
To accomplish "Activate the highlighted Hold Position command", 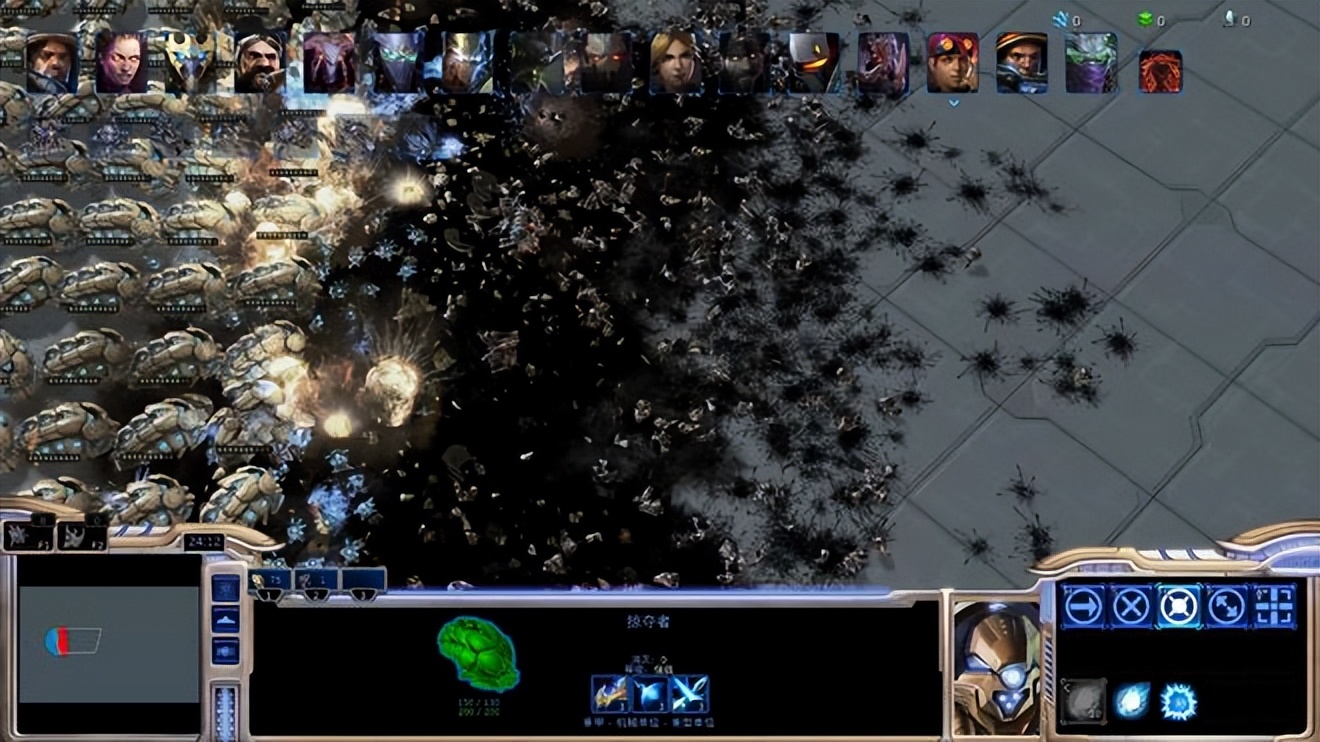I will (1179, 606).
